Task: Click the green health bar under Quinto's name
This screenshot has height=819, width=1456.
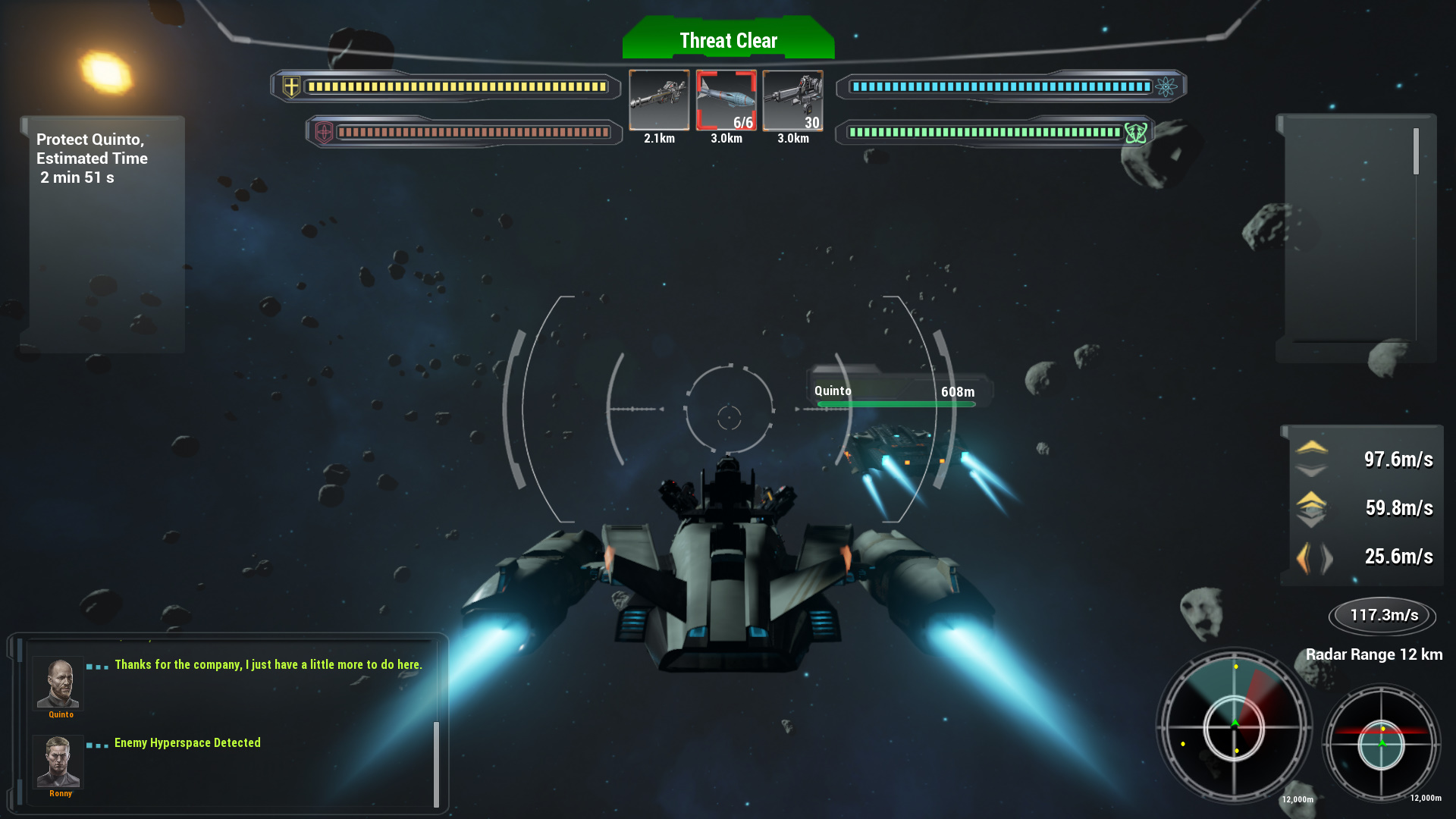Action: 896,405
